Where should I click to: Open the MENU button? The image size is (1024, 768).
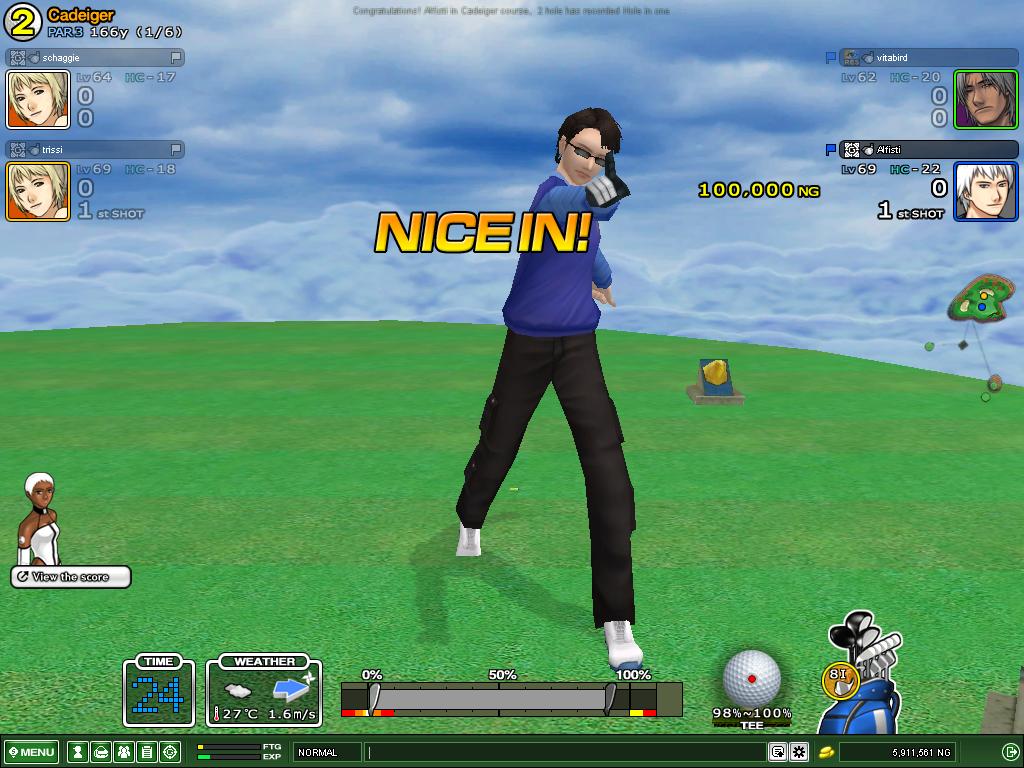click(x=32, y=752)
